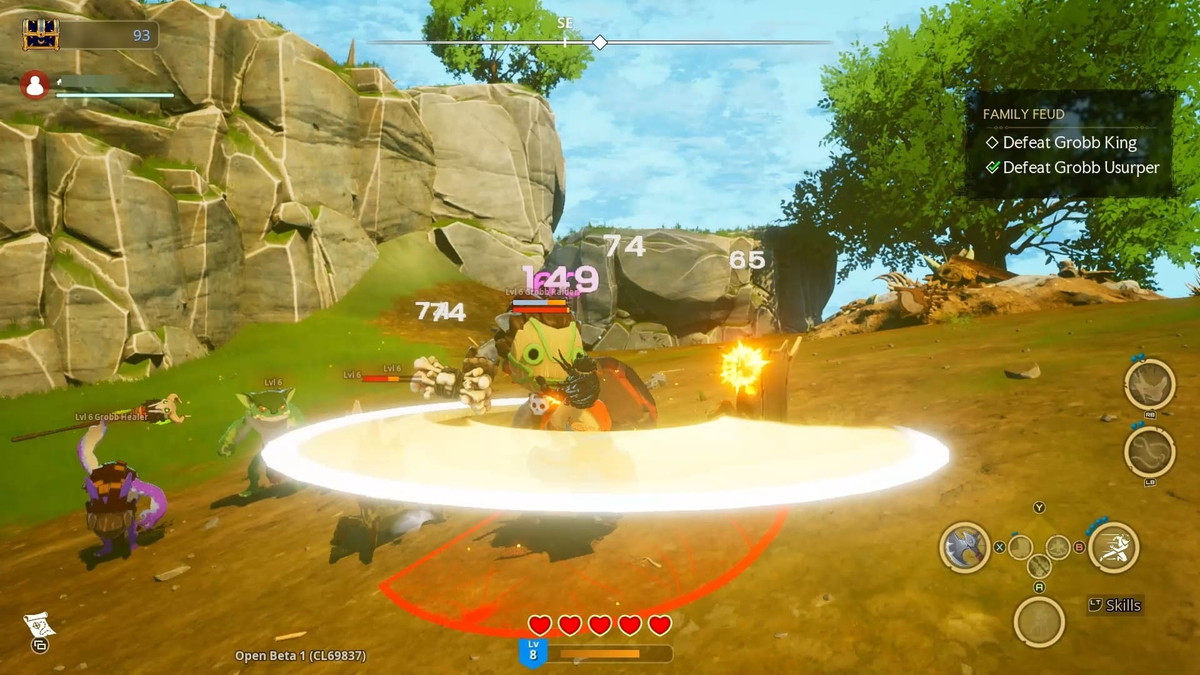Activate the swirling wind ability icon
This screenshot has width=1200, height=675.
pos(1149,451)
